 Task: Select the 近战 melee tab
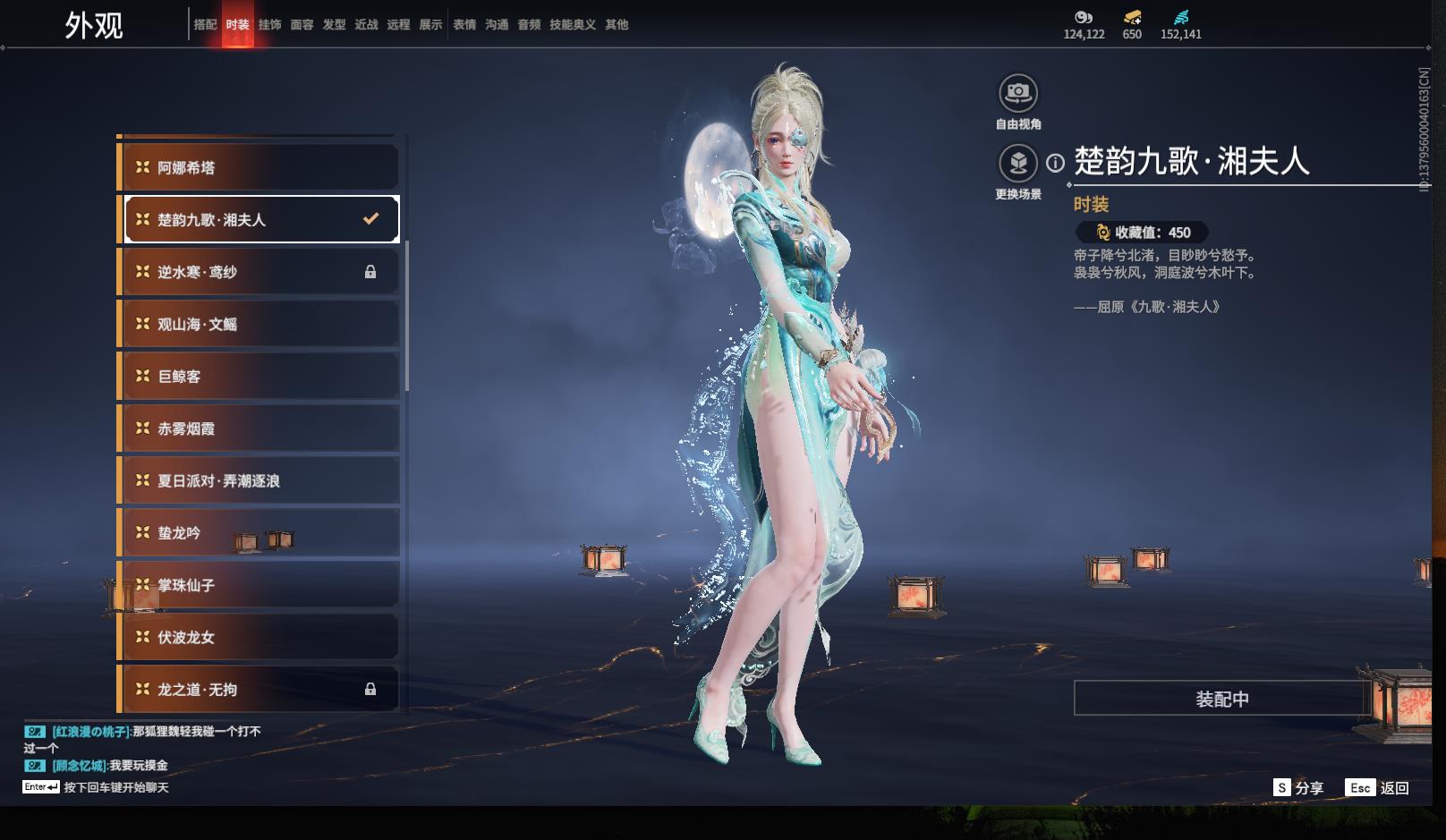[366, 25]
